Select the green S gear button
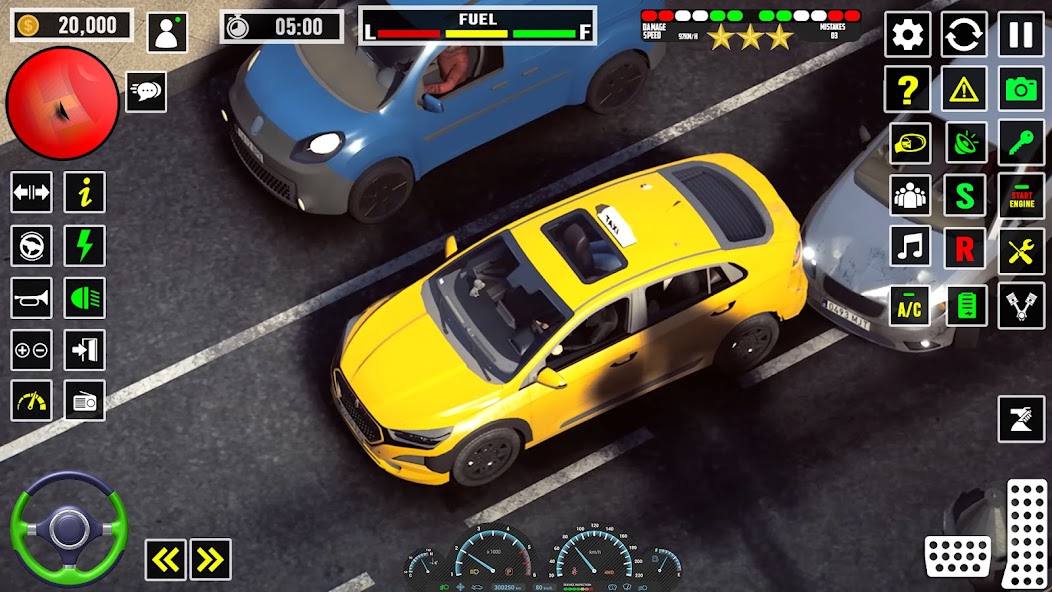 click(964, 195)
